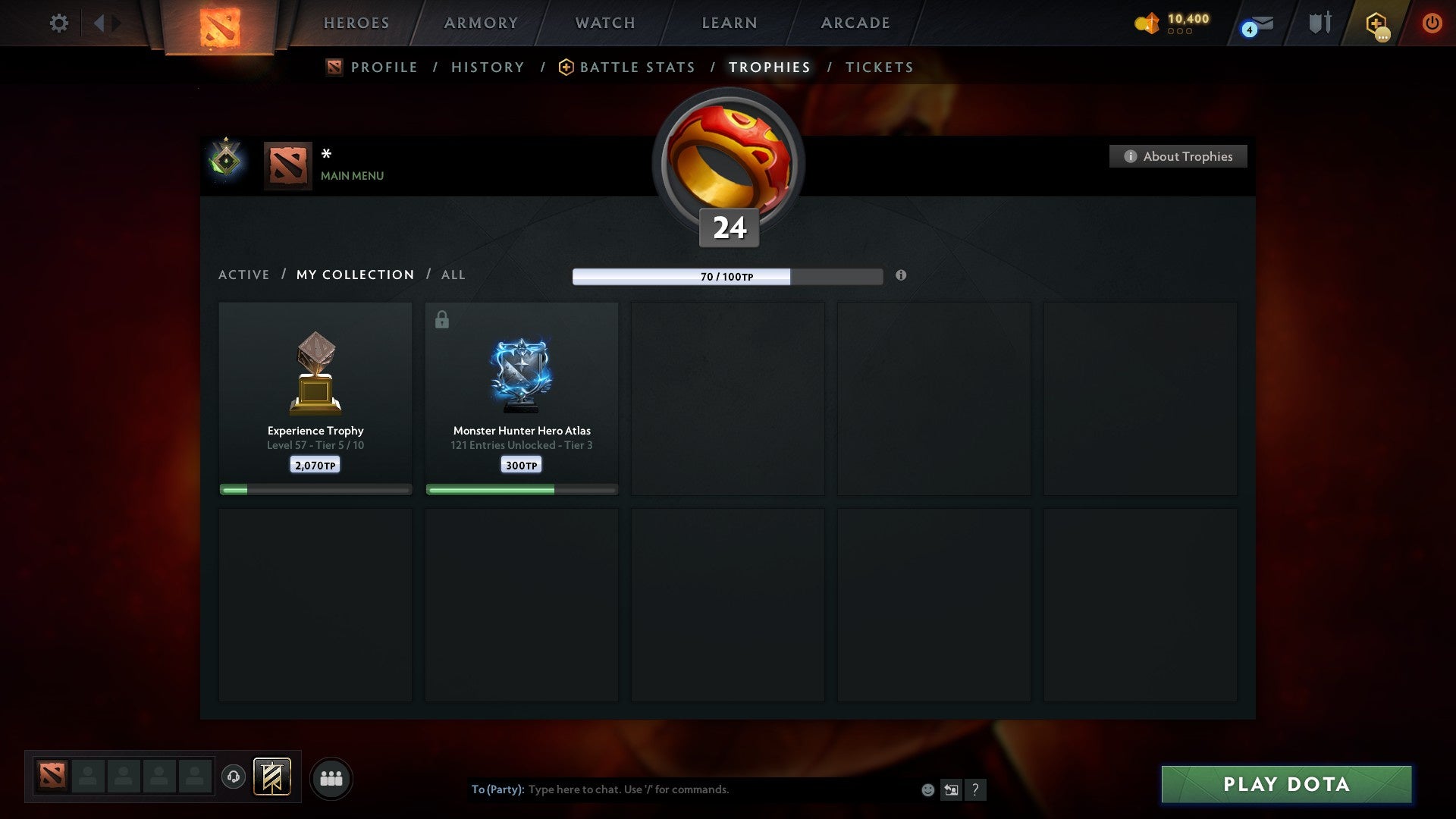
Task: Switch to the BATTLE STATS tab
Action: [x=637, y=67]
